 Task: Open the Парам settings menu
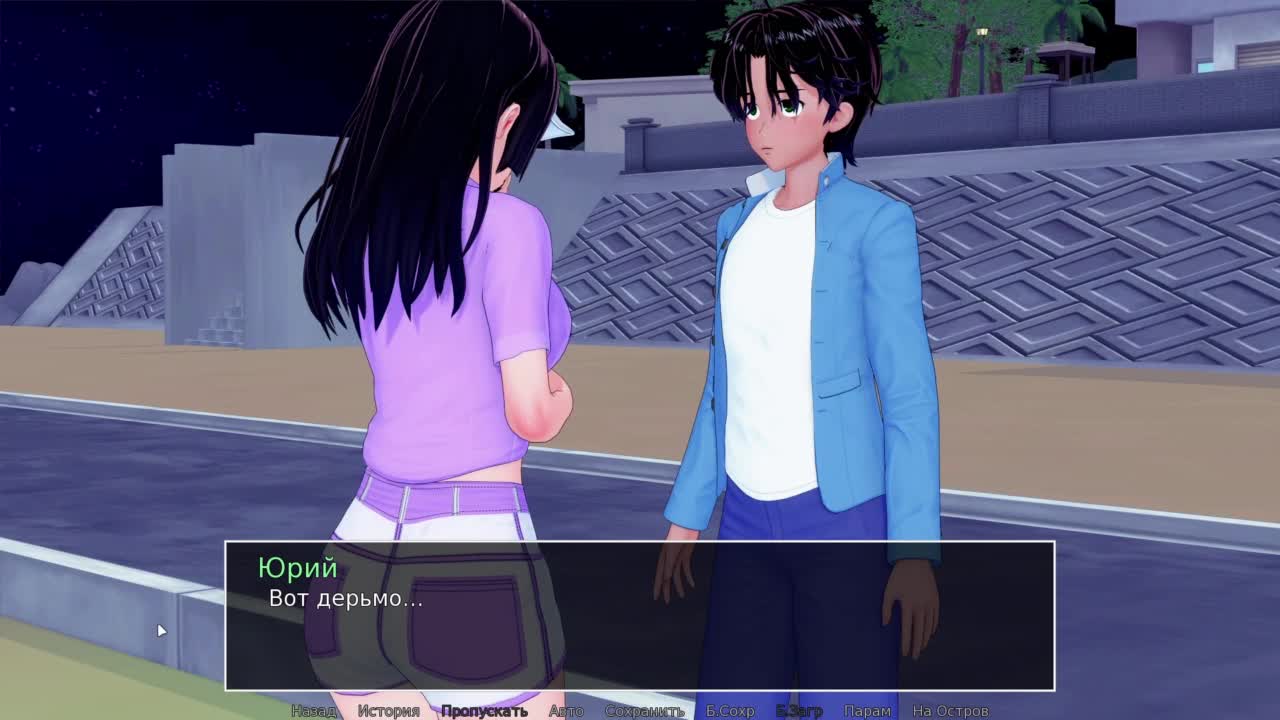pos(867,711)
